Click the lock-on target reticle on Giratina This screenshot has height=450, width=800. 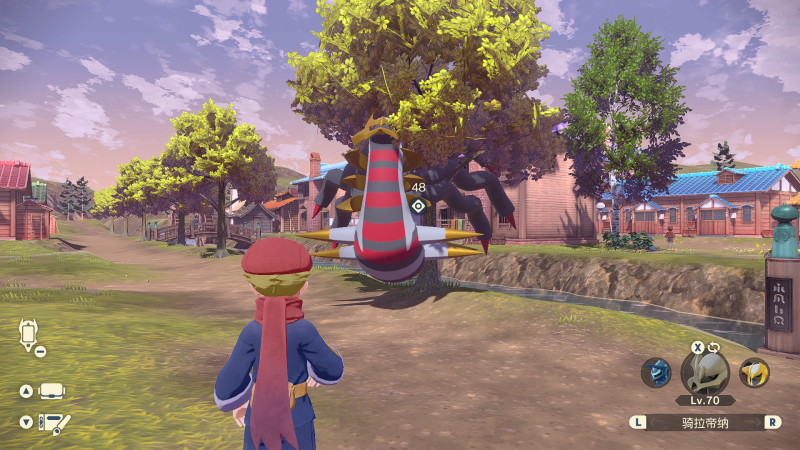[418, 206]
